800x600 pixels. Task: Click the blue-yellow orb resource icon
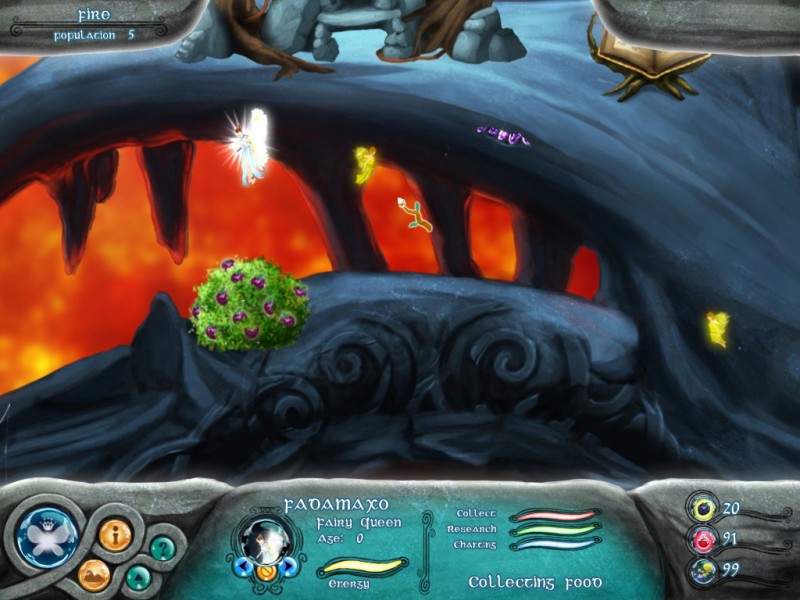click(x=704, y=571)
